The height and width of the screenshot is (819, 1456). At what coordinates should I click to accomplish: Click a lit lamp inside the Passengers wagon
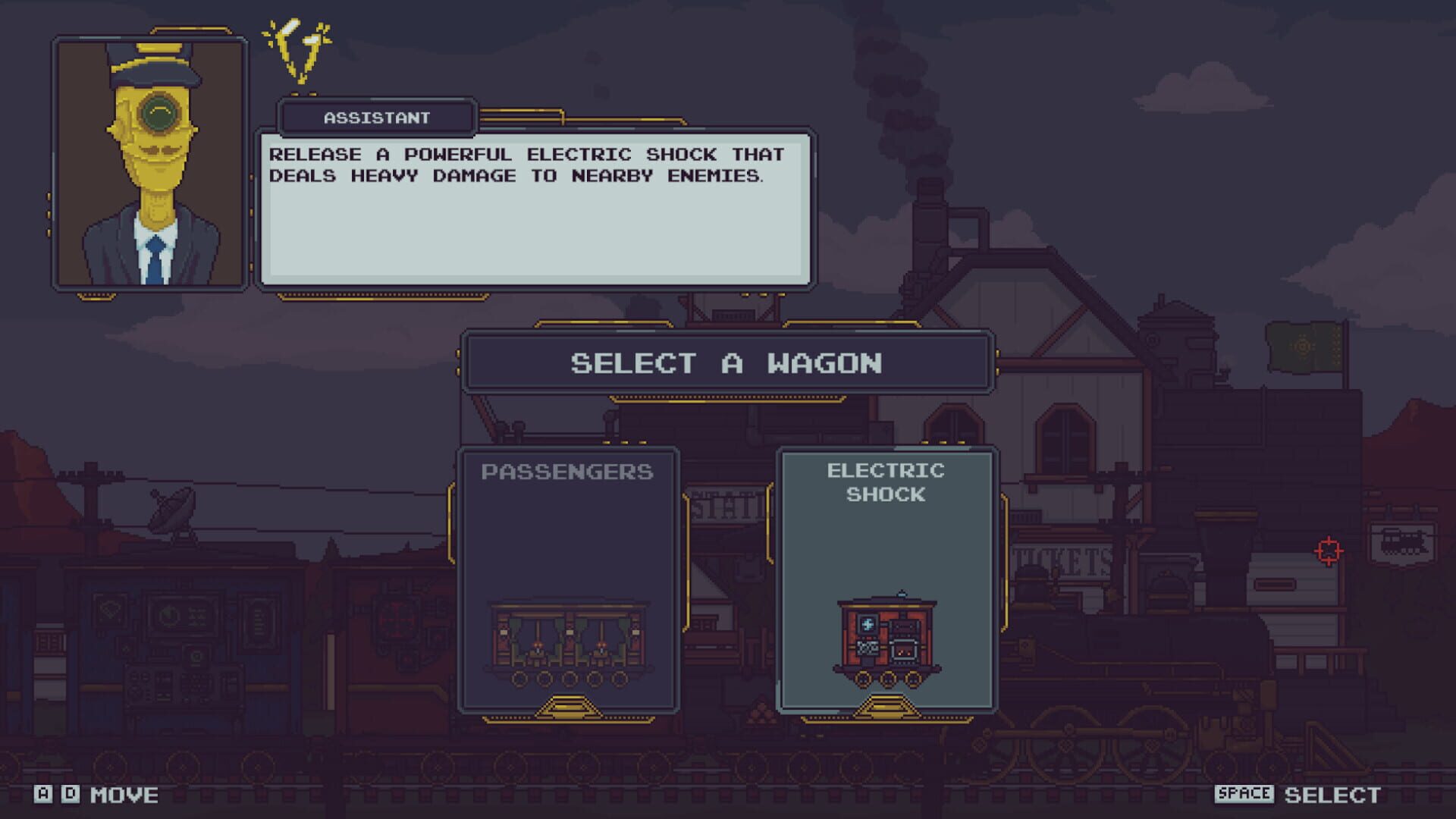coord(538,645)
